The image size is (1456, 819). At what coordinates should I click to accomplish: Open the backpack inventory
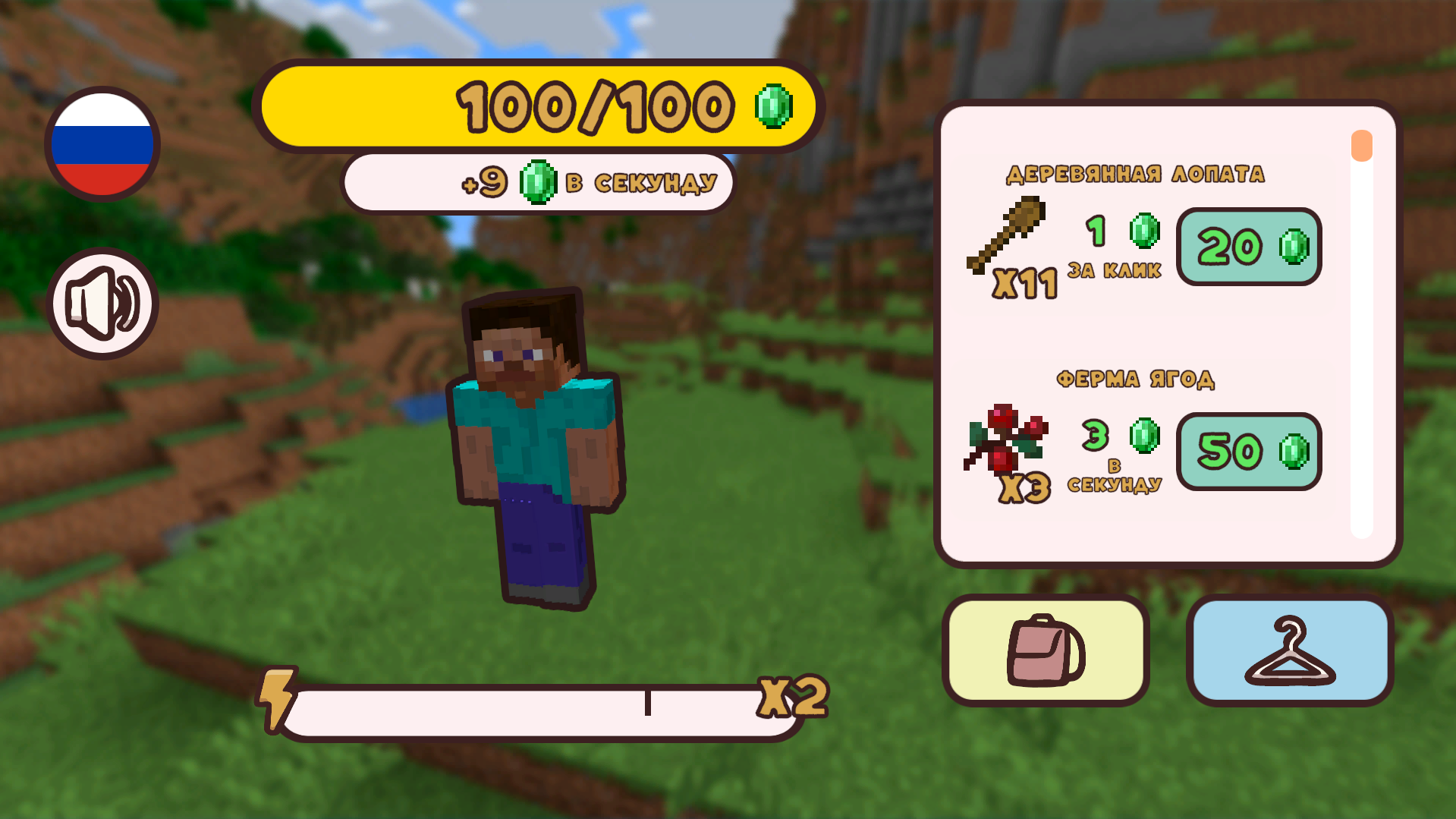(1046, 650)
